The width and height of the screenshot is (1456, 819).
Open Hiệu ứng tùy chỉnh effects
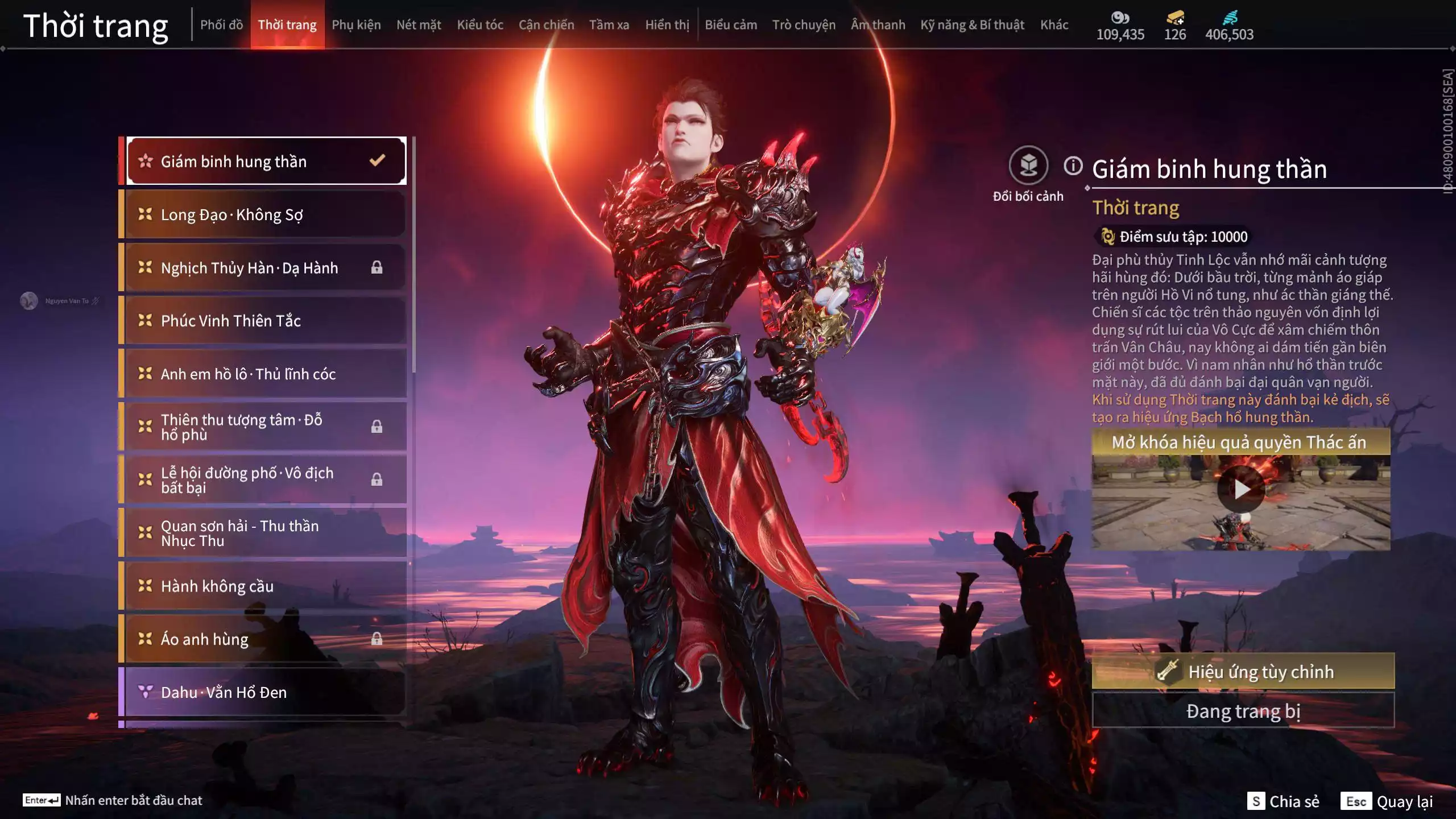[1243, 672]
